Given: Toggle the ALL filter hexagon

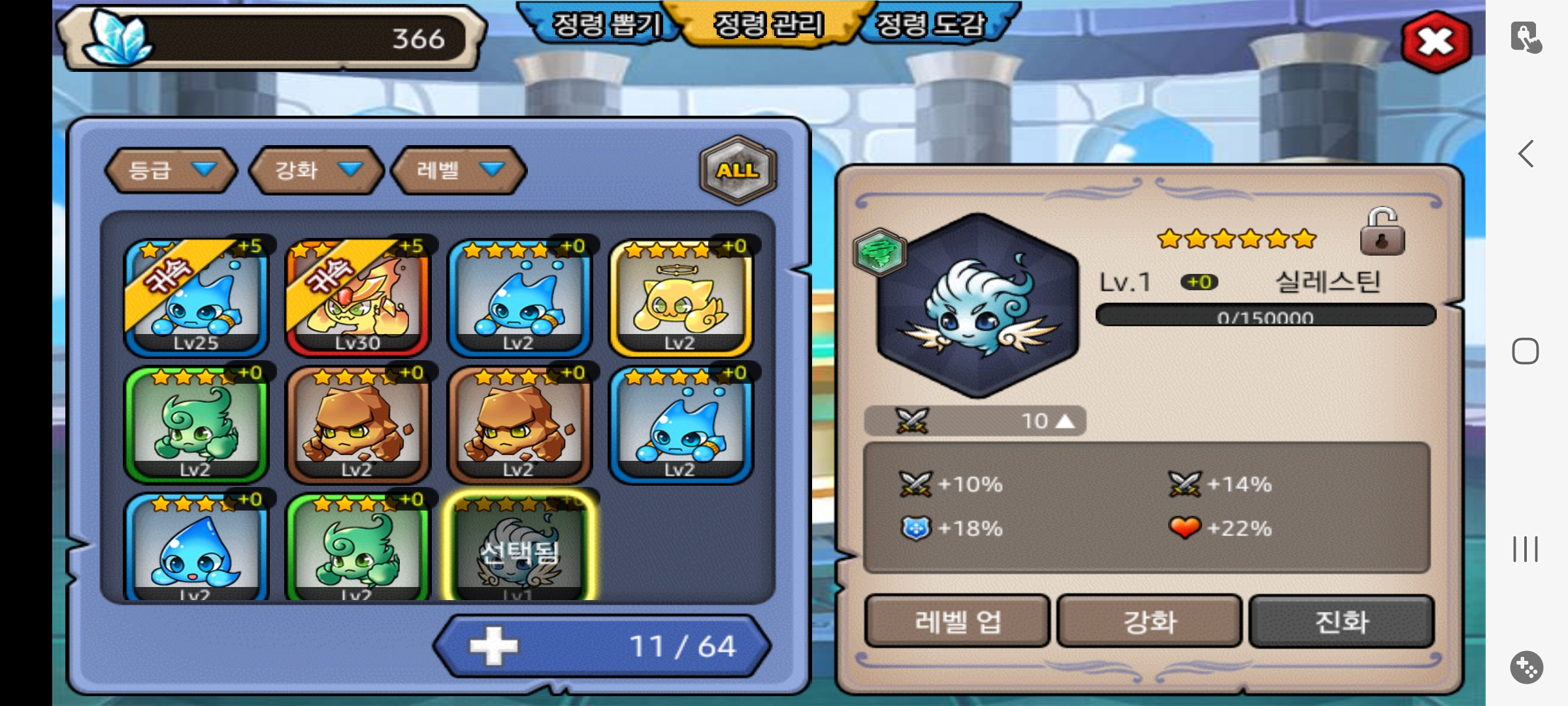Looking at the screenshot, I should click(738, 170).
